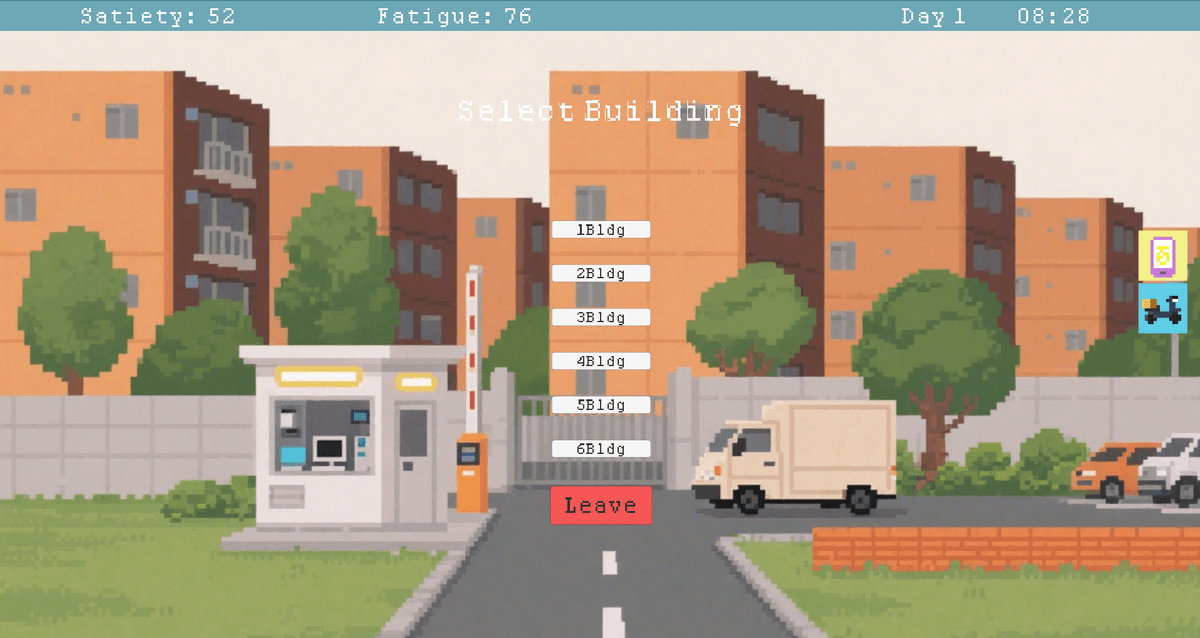Pick the 3Bldg button
The height and width of the screenshot is (638, 1200).
point(601,318)
